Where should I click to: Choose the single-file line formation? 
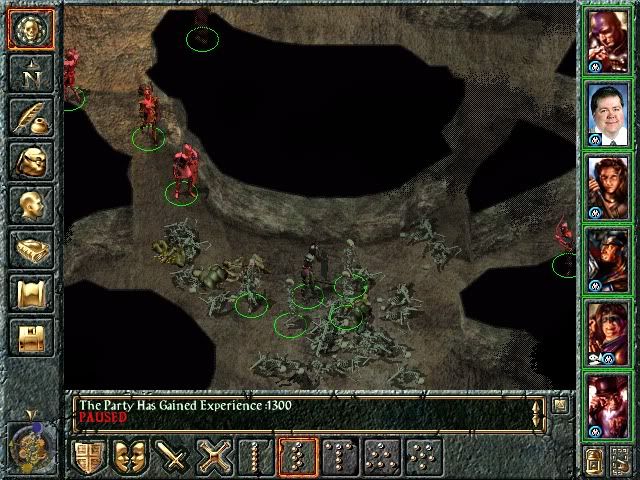[254, 458]
